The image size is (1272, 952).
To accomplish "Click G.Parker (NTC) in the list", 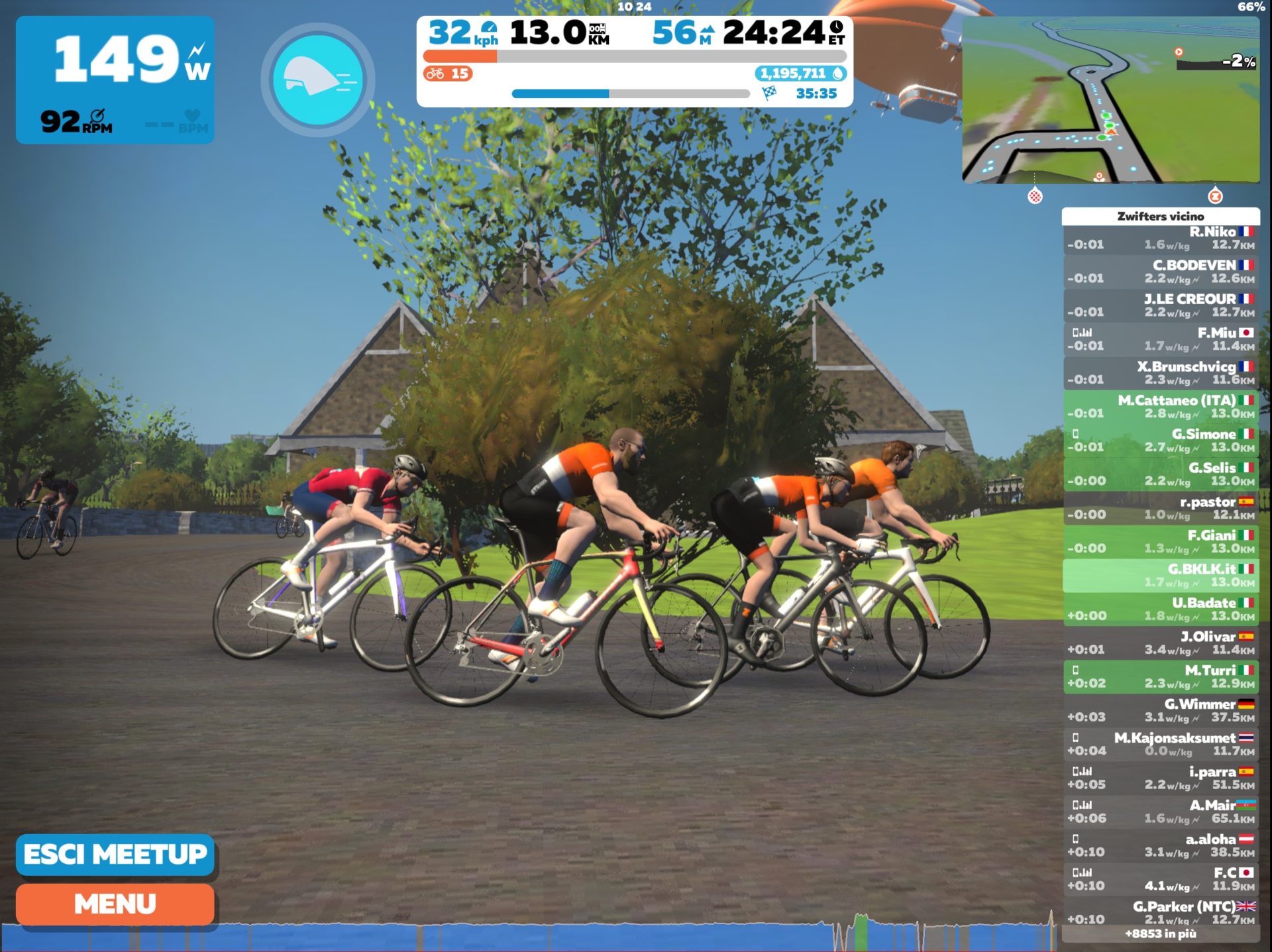I will tap(1161, 912).
